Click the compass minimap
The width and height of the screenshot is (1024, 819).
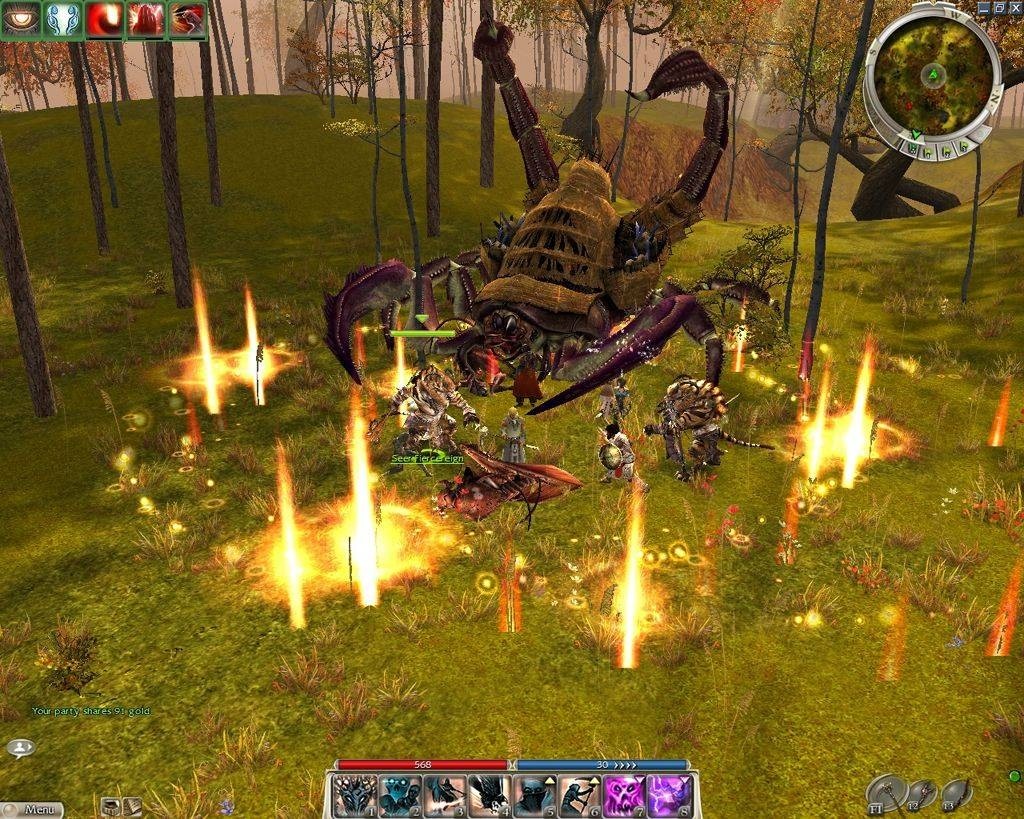point(932,76)
